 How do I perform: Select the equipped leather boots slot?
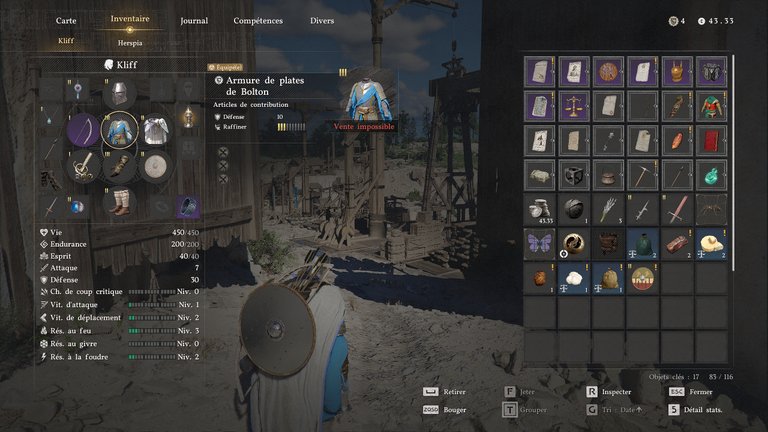click(120, 202)
